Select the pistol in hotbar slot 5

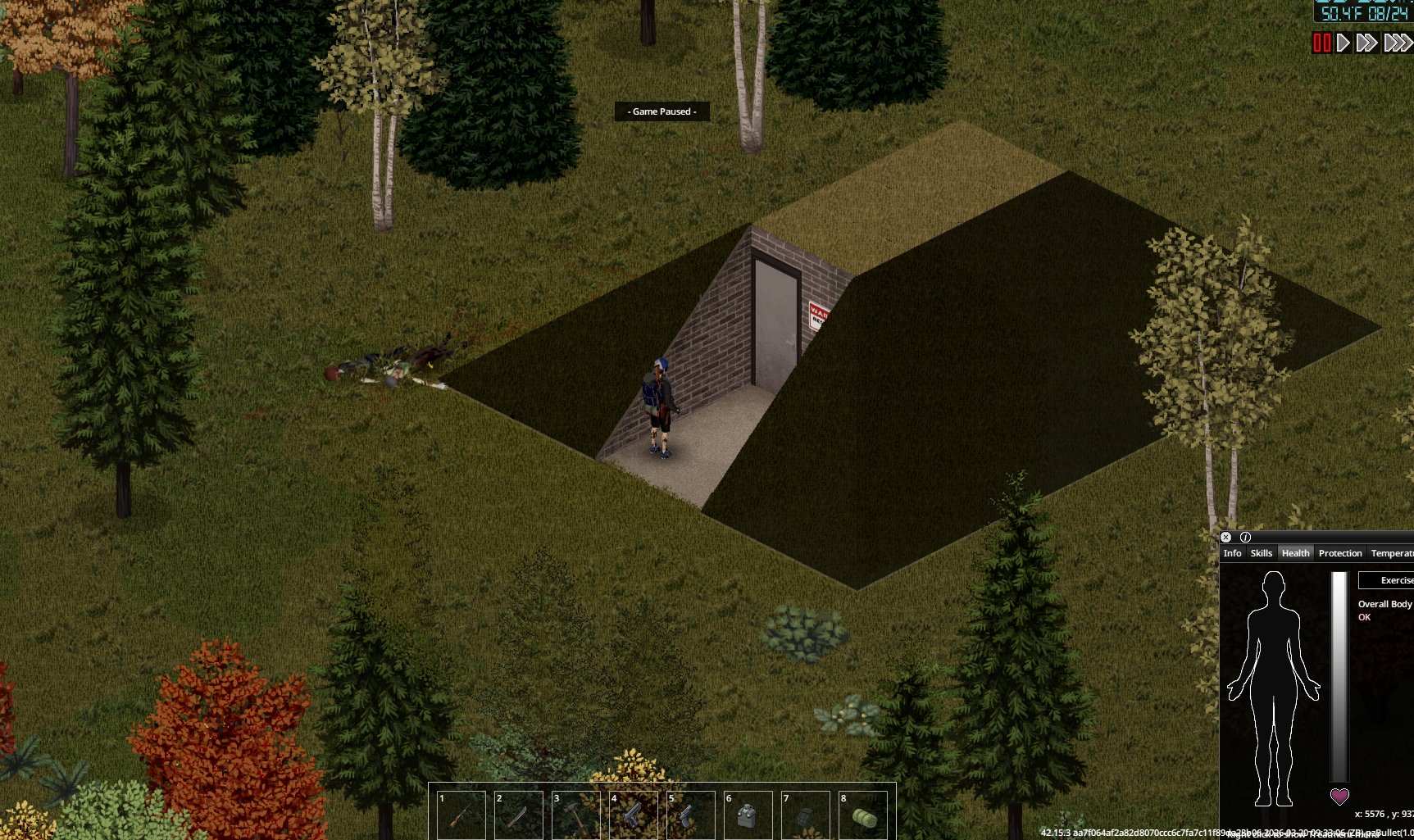(x=691, y=815)
